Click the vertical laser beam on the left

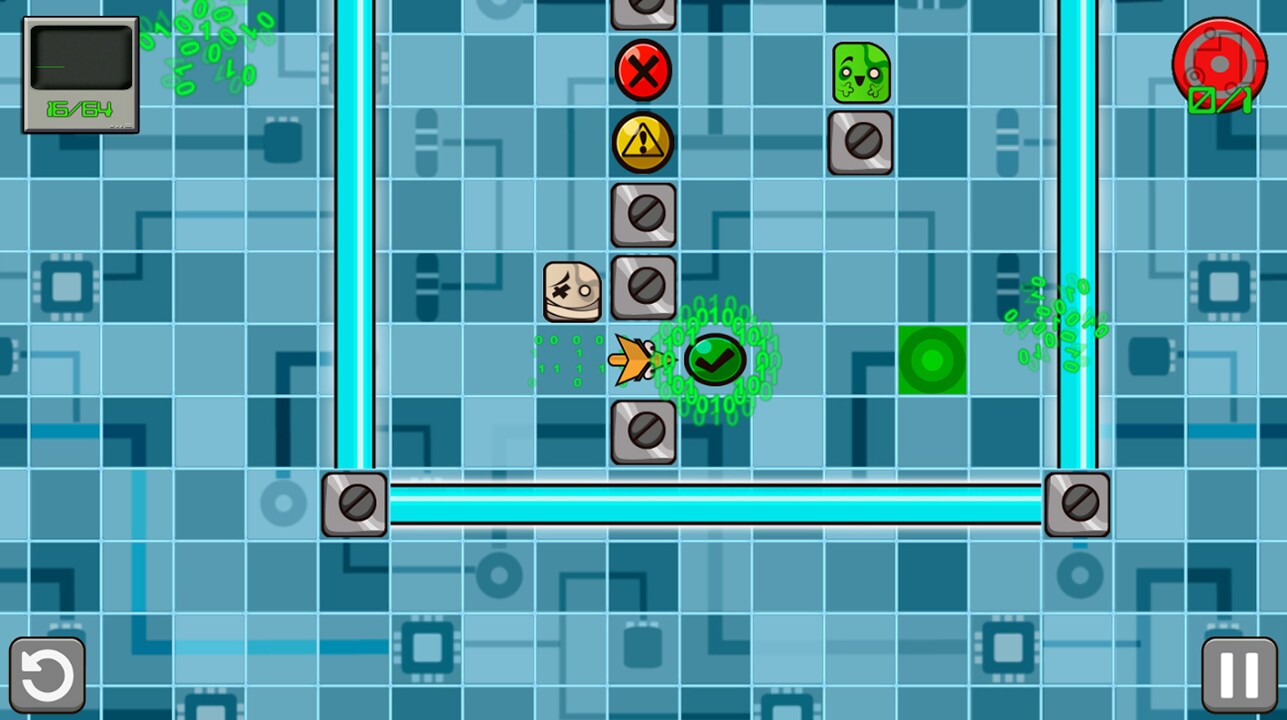[357, 230]
